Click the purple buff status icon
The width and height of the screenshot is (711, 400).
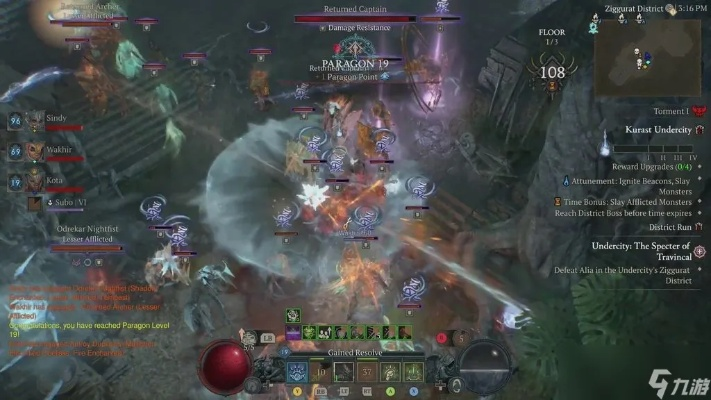tap(292, 332)
